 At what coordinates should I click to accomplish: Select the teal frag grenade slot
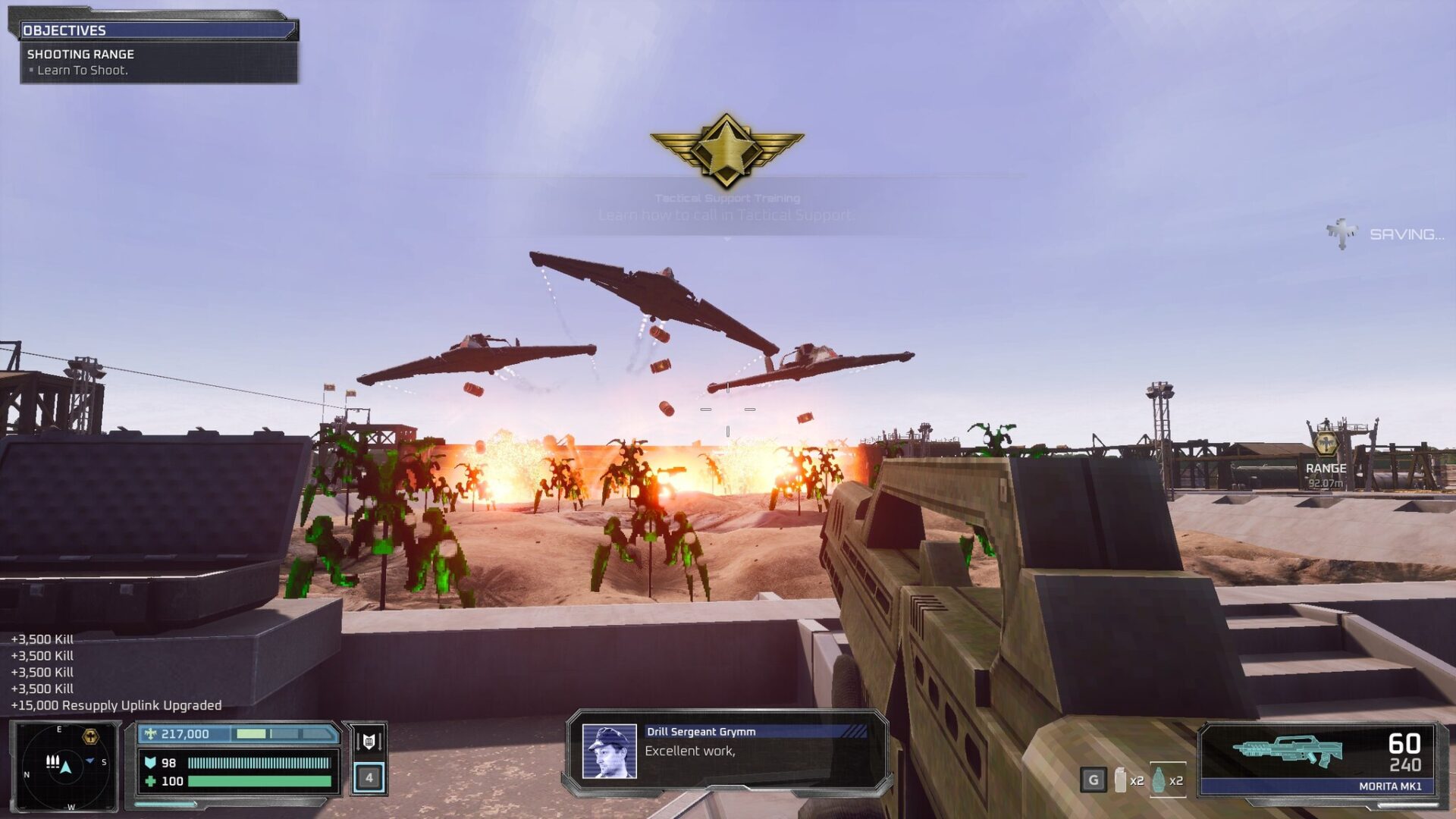point(1159,780)
